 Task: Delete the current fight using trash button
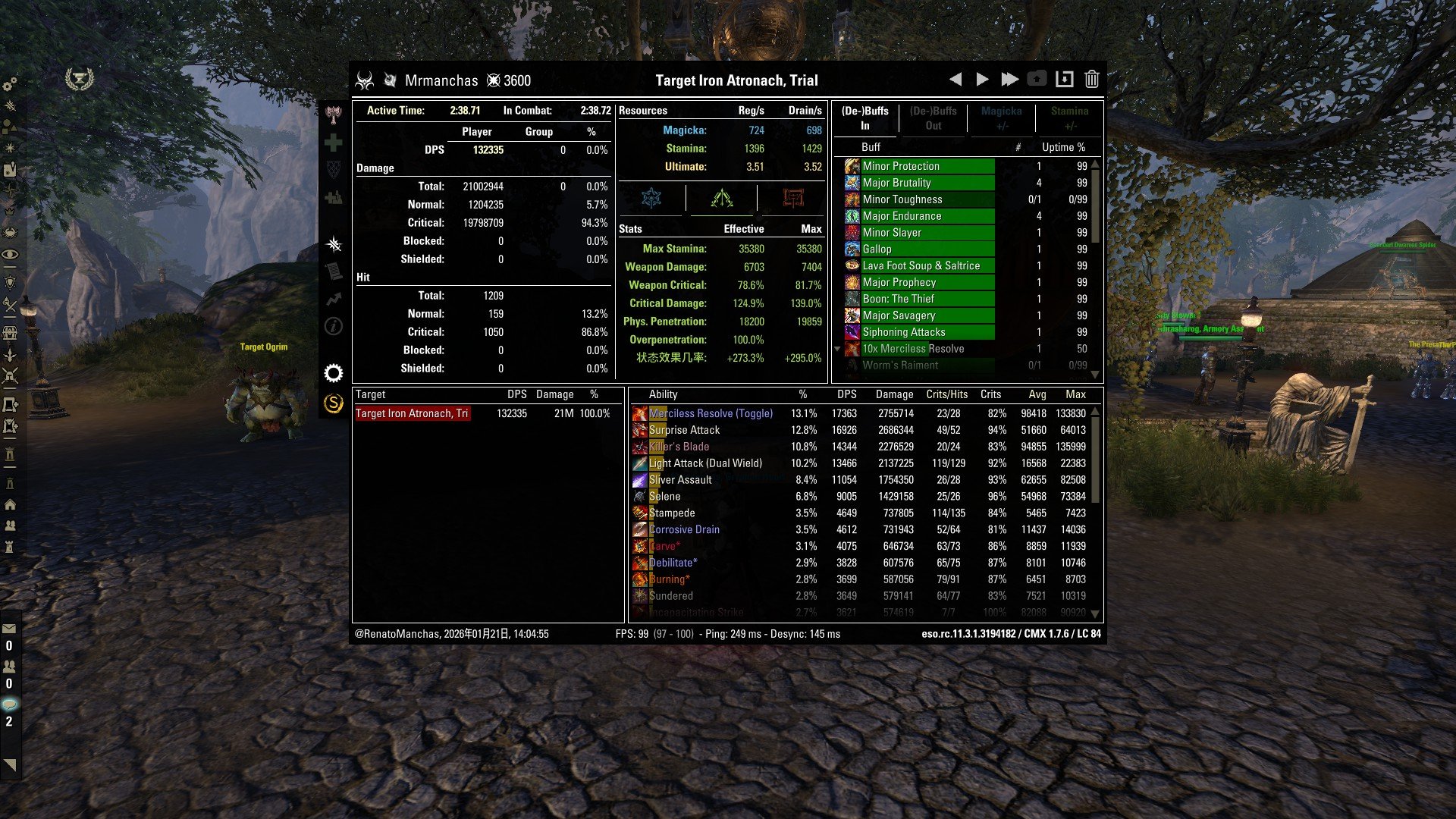point(1091,78)
